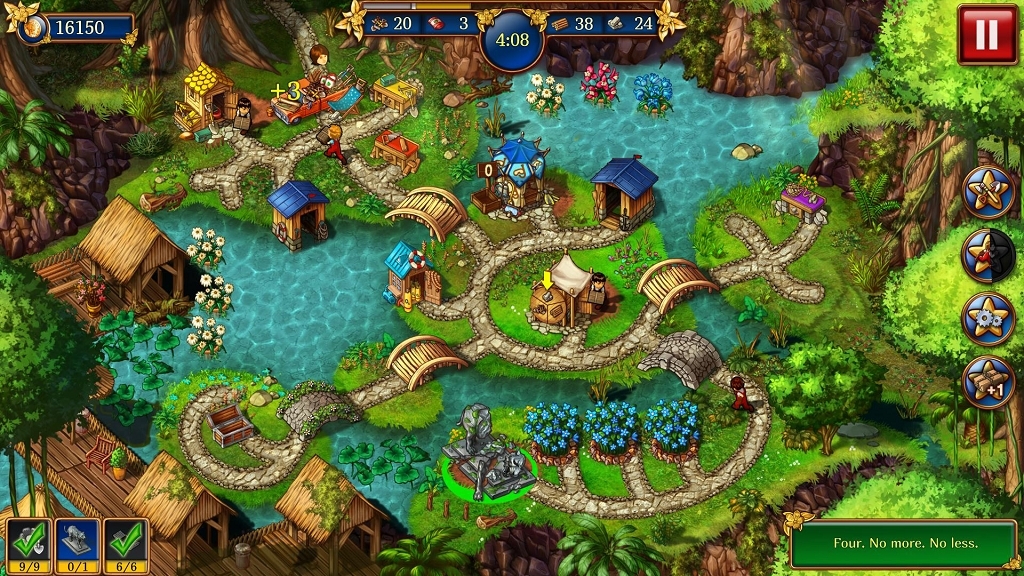Activate the crossed tools star bonus
The height and width of the screenshot is (576, 1024).
pos(988,192)
